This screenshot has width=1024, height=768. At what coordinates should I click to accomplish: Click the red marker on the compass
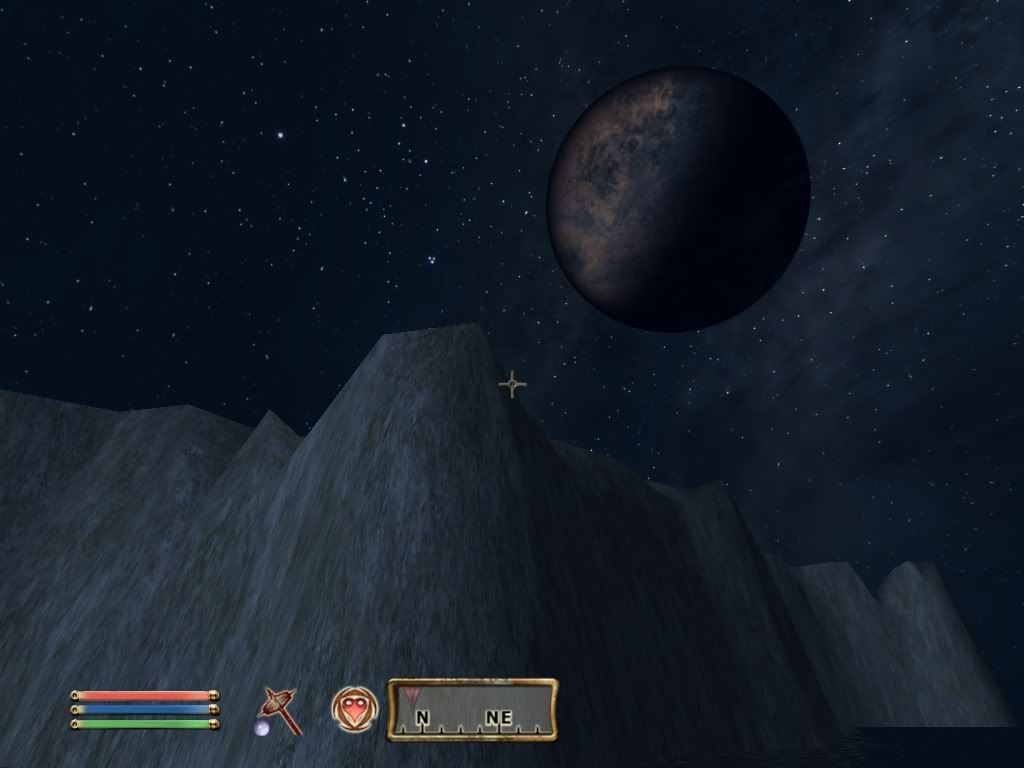coord(413,694)
